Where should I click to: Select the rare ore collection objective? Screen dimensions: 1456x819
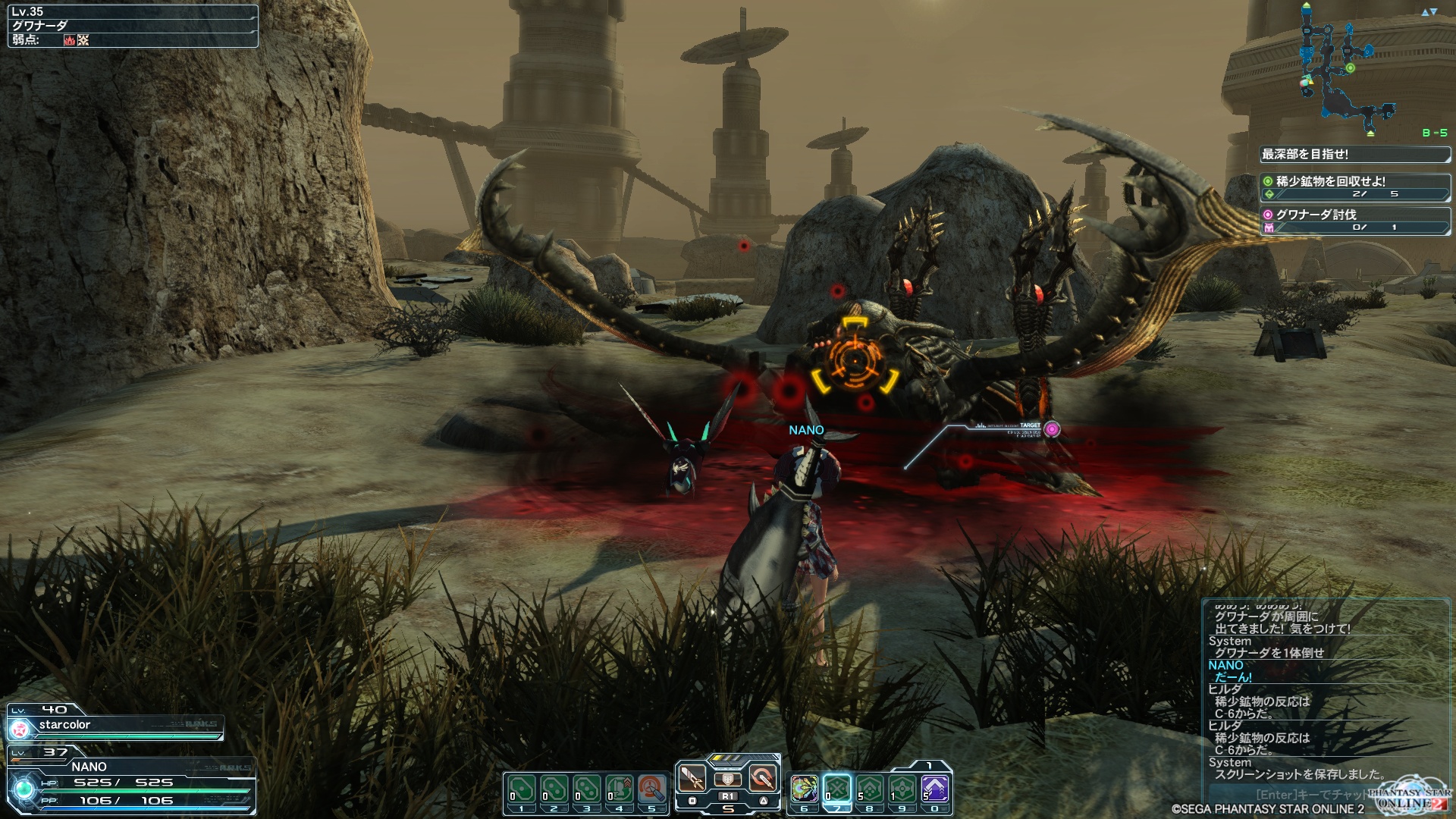tap(1354, 187)
